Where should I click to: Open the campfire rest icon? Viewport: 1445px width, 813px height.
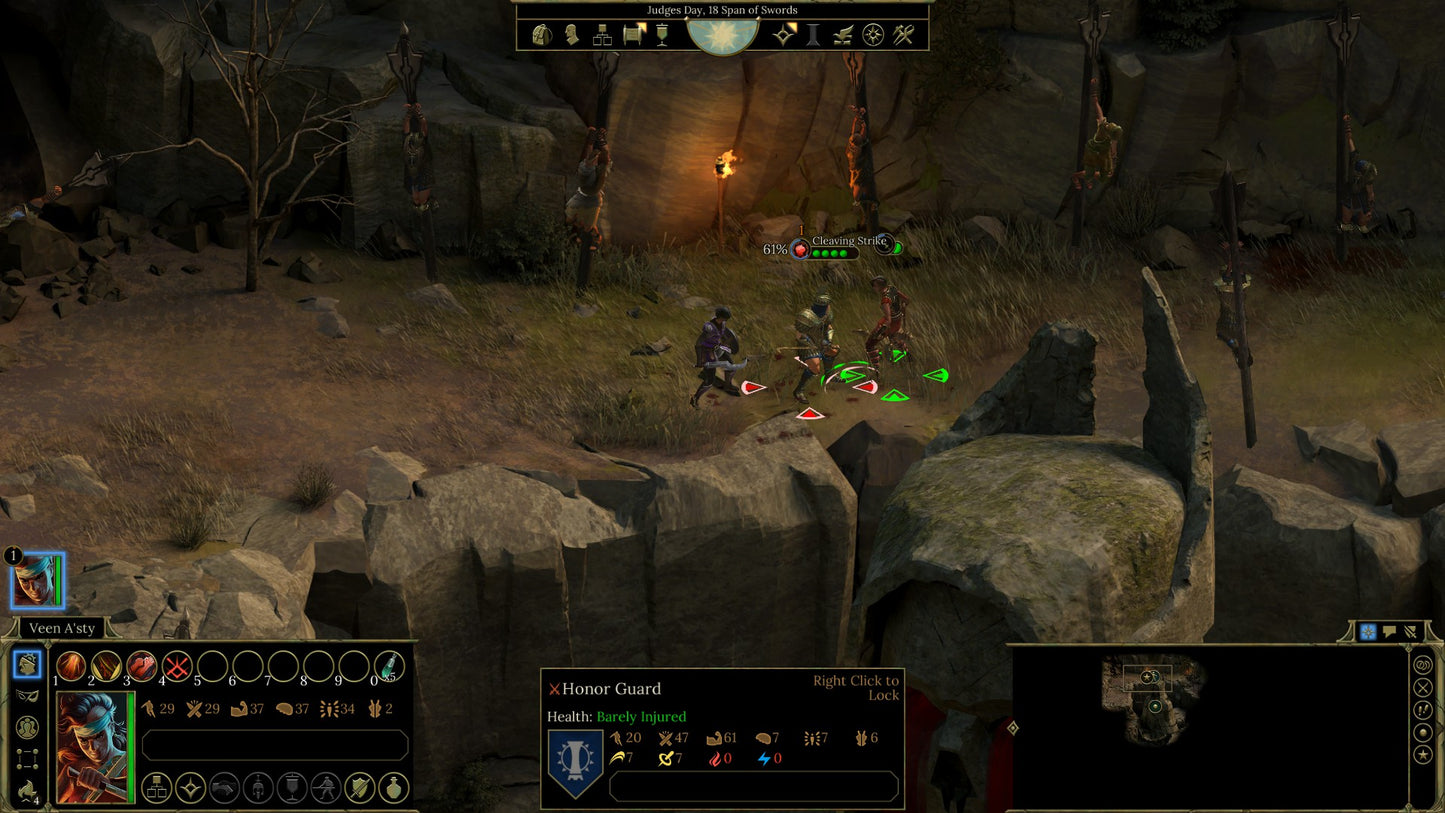point(844,35)
